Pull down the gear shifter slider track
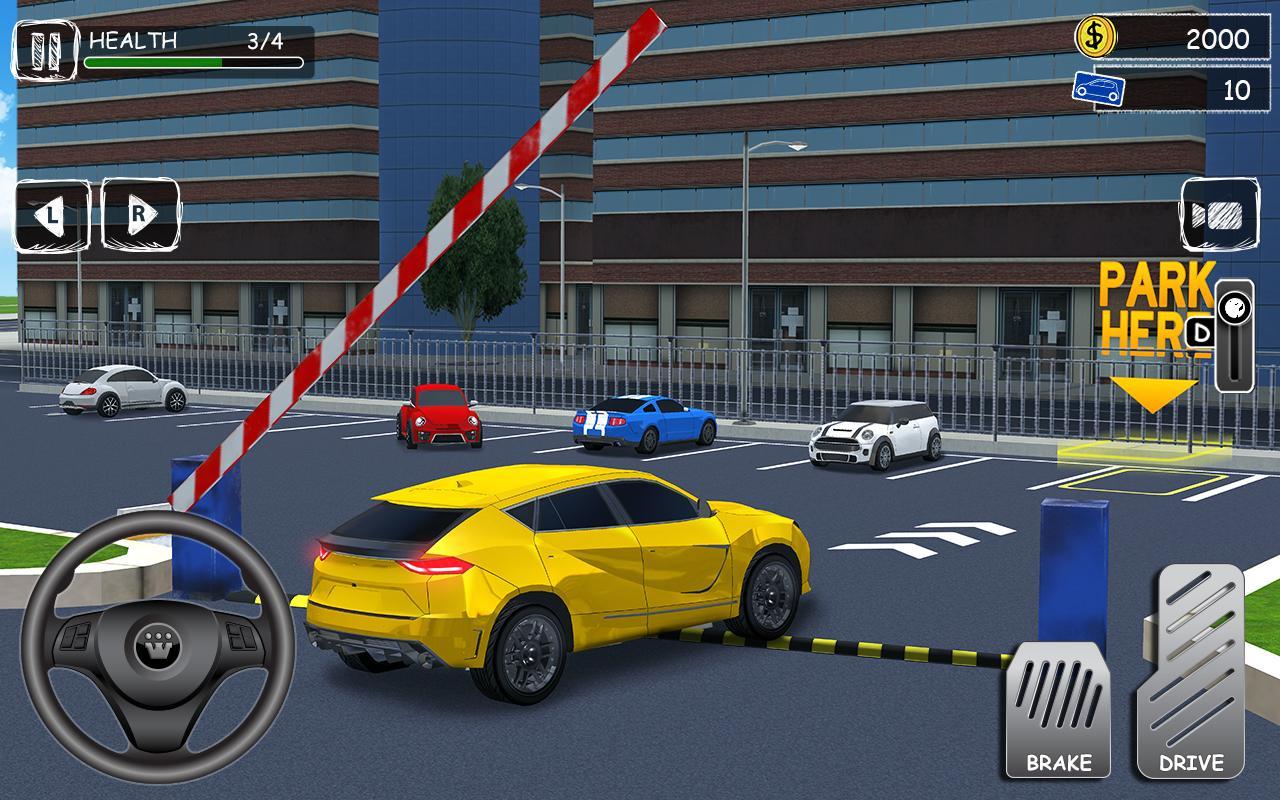 click(x=1238, y=350)
